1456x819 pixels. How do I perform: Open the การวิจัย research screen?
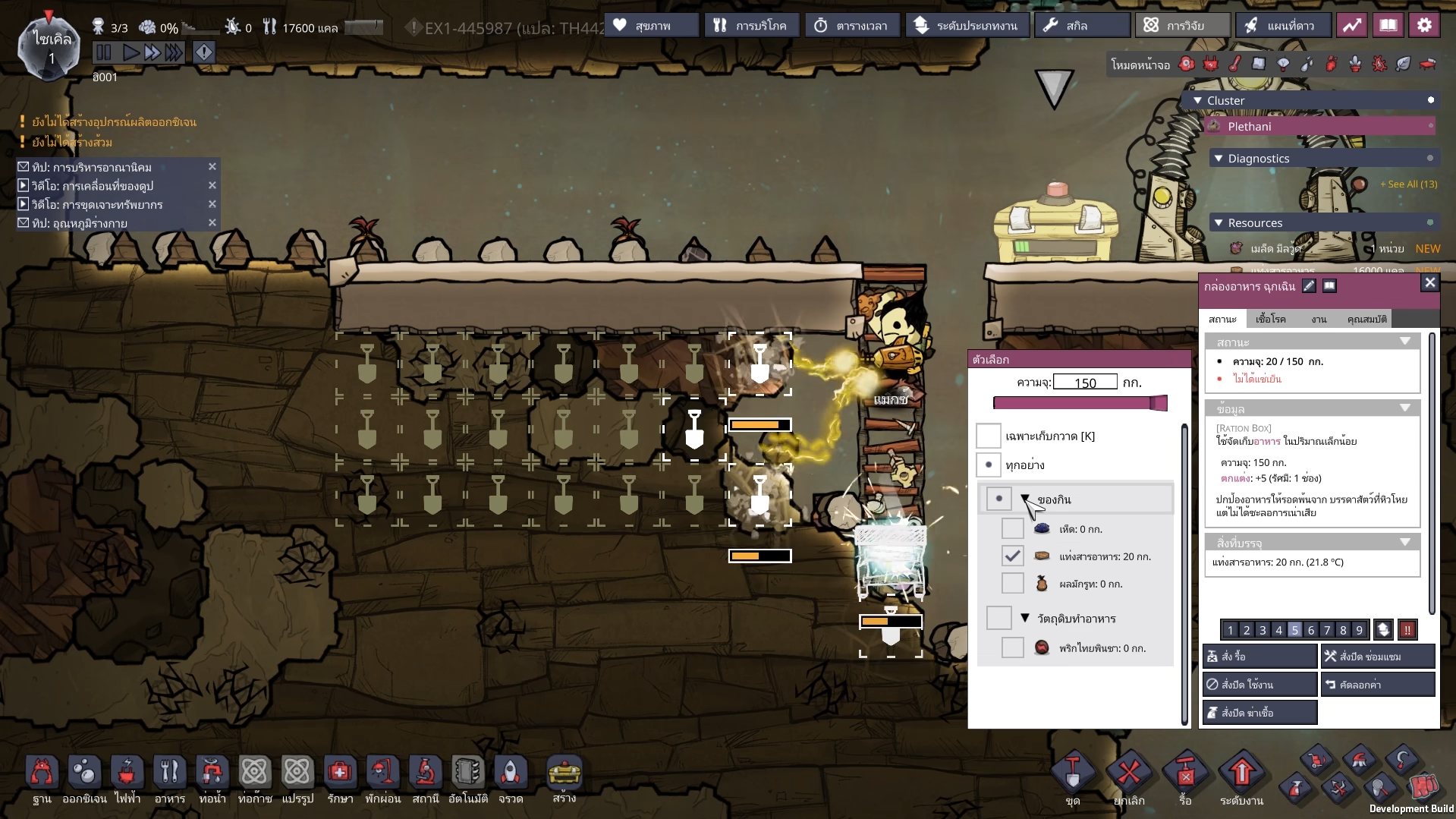click(x=1182, y=26)
